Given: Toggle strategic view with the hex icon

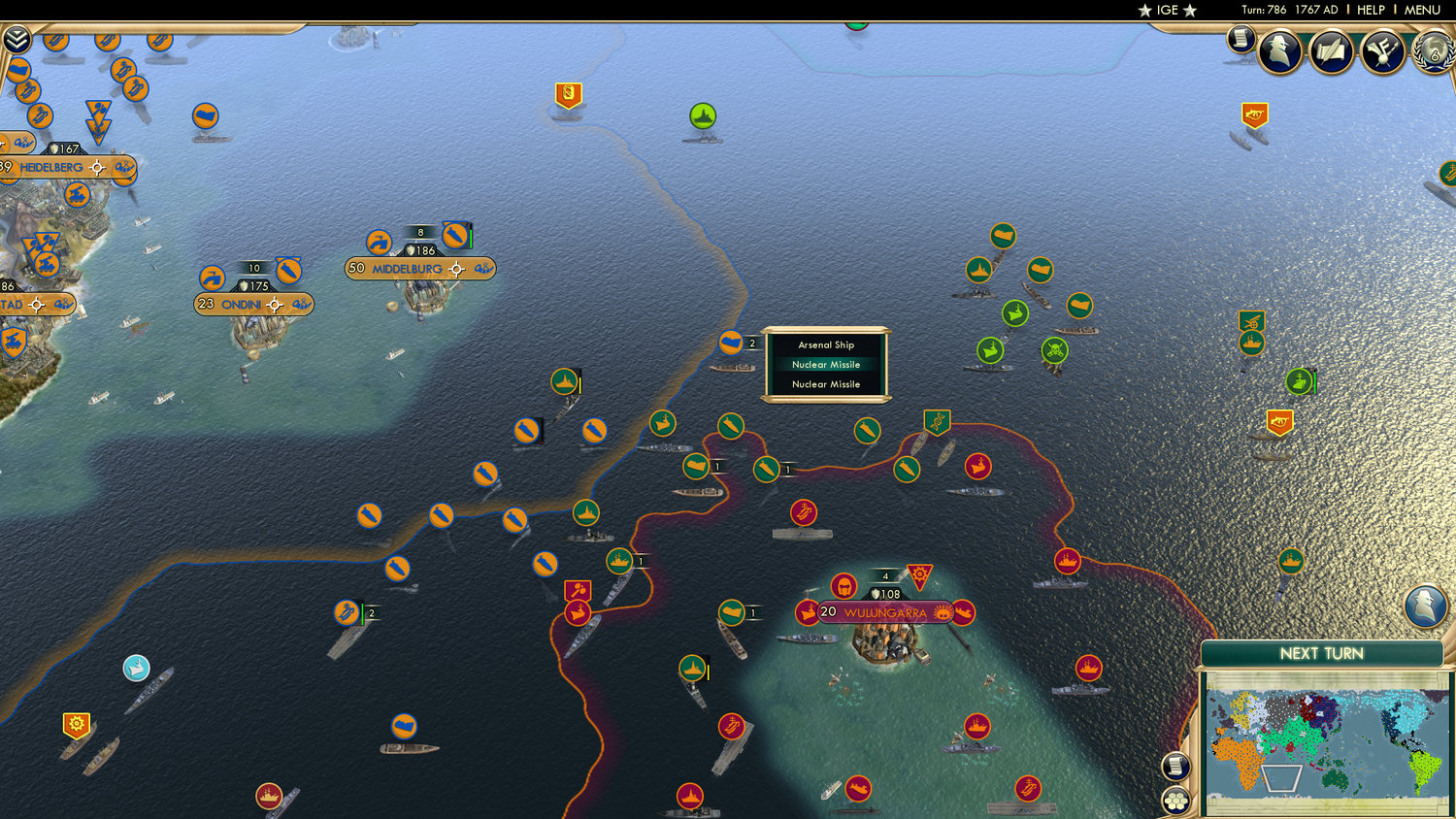Looking at the screenshot, I should coord(1175,802).
